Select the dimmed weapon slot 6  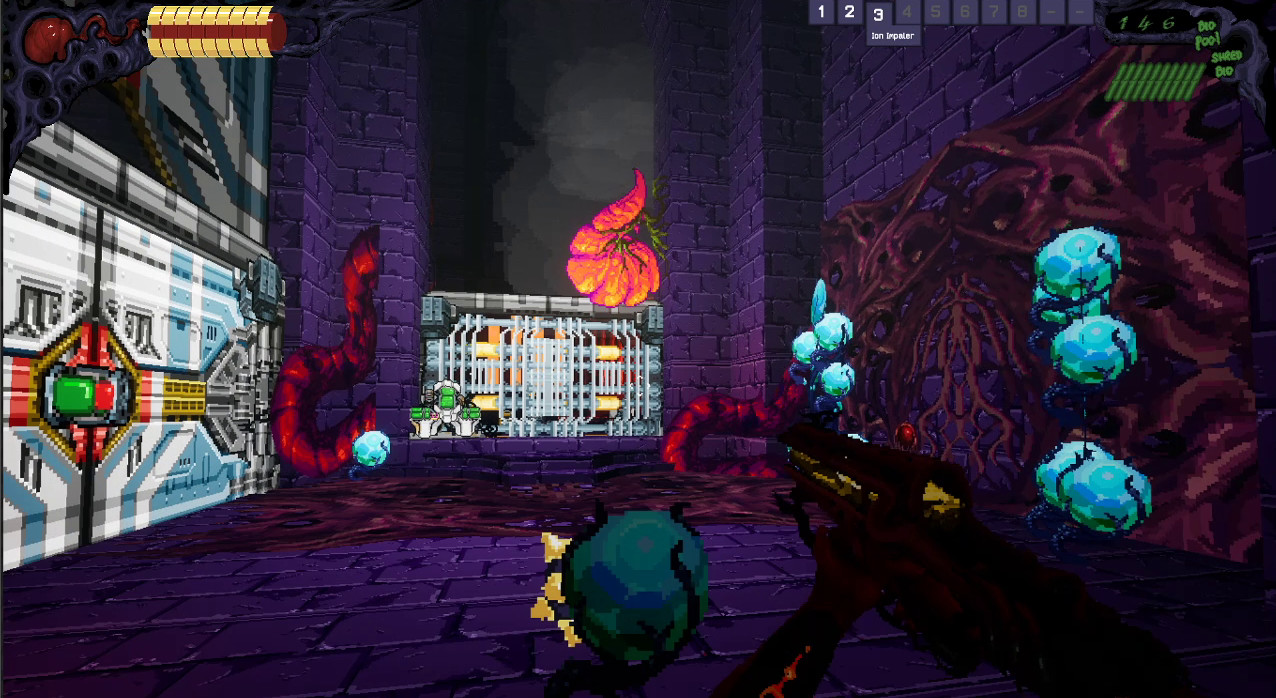[965, 12]
